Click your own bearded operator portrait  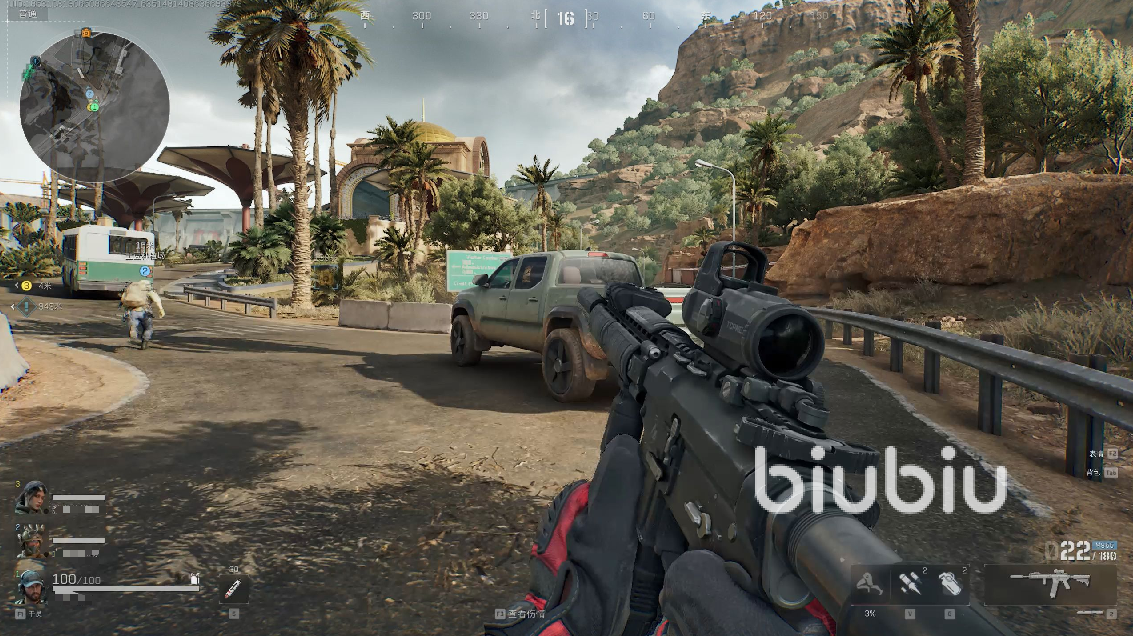pyautogui.click(x=30, y=583)
